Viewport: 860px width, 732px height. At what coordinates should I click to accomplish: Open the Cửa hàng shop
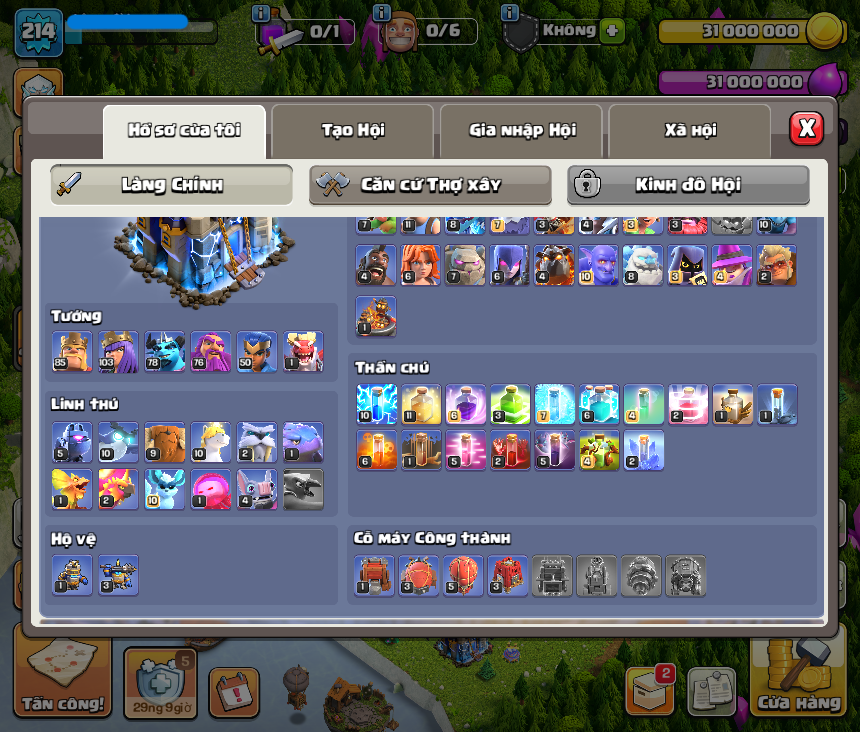[x=799, y=682]
